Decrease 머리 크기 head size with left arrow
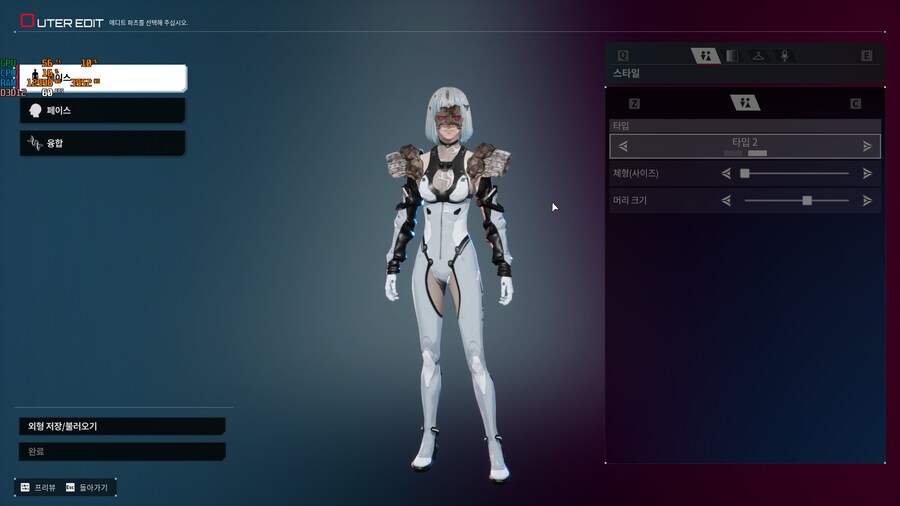Screen dimensions: 900x506 click(726, 200)
